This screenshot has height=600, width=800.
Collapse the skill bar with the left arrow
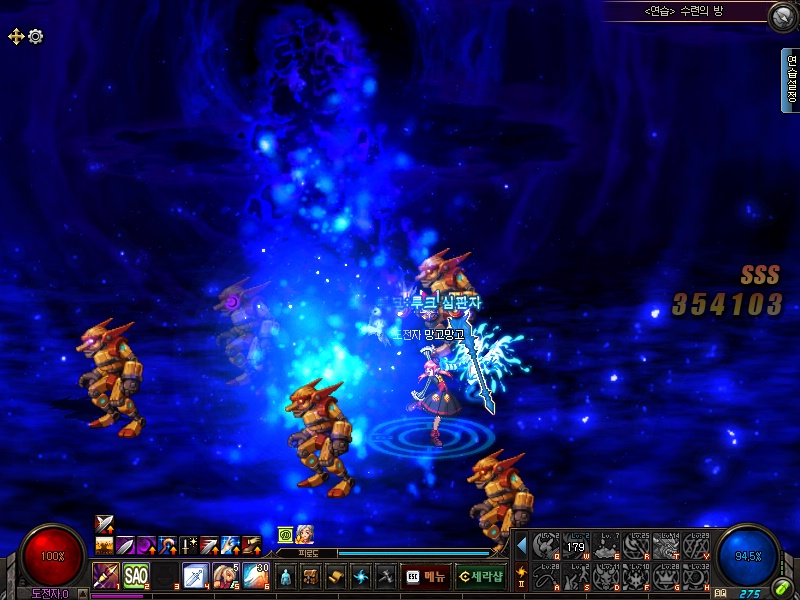(x=521, y=546)
